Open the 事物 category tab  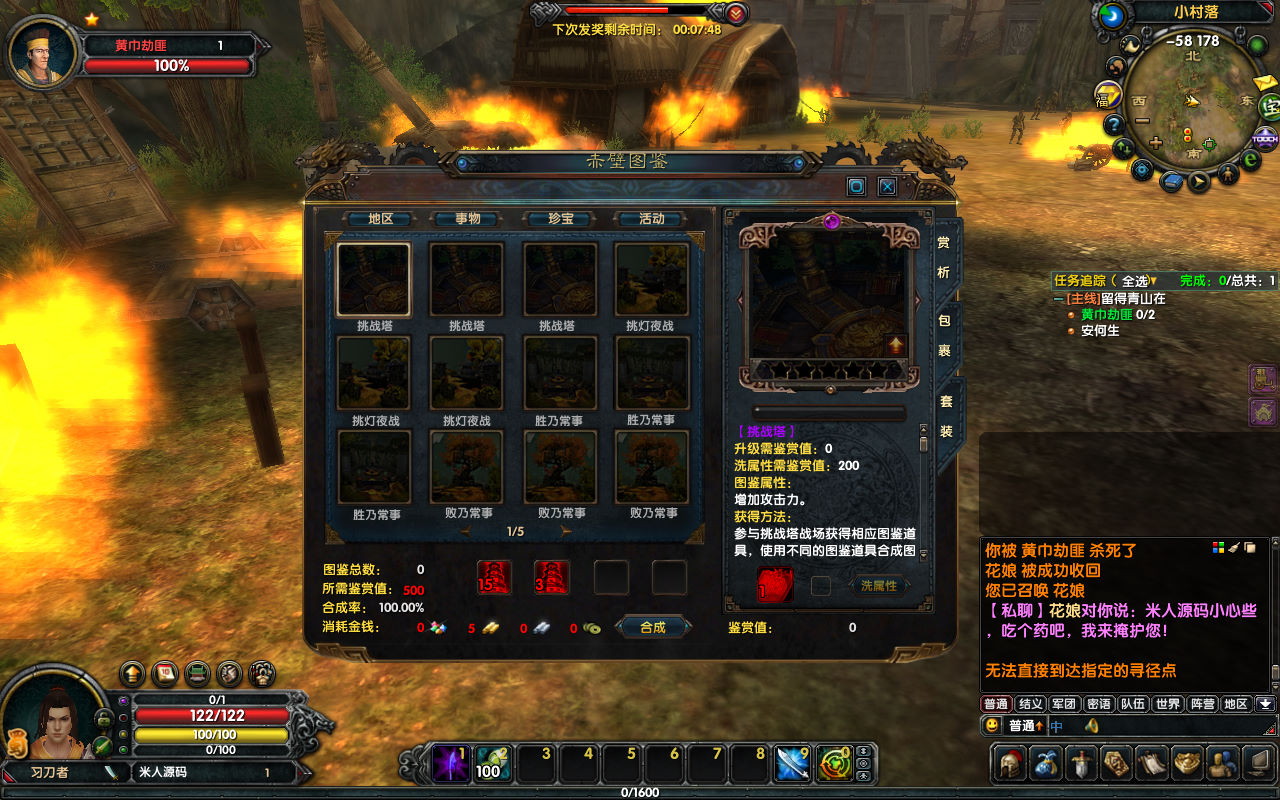point(467,219)
